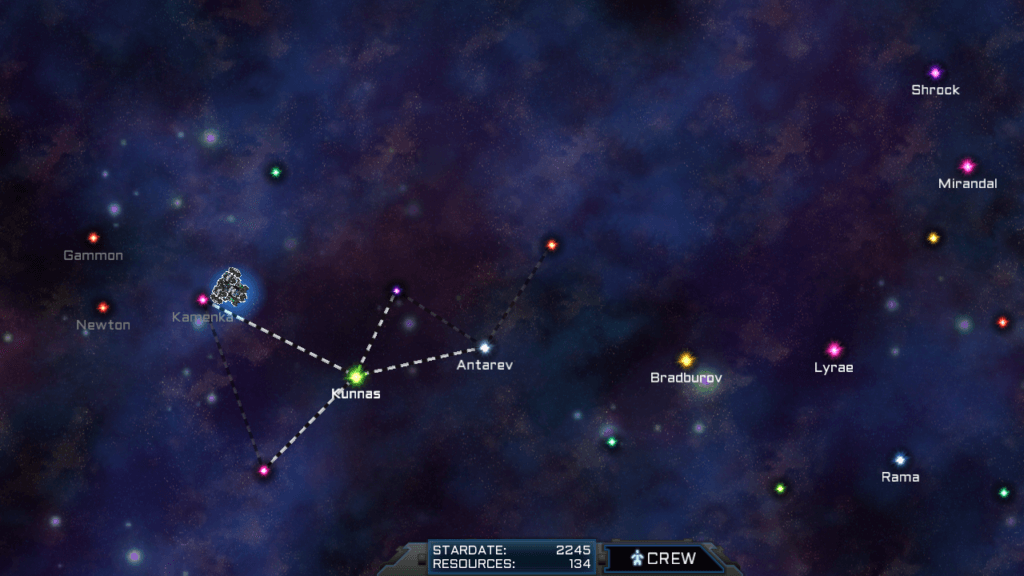Select the Bradburov star system
1024x576 pixels.
point(686,360)
